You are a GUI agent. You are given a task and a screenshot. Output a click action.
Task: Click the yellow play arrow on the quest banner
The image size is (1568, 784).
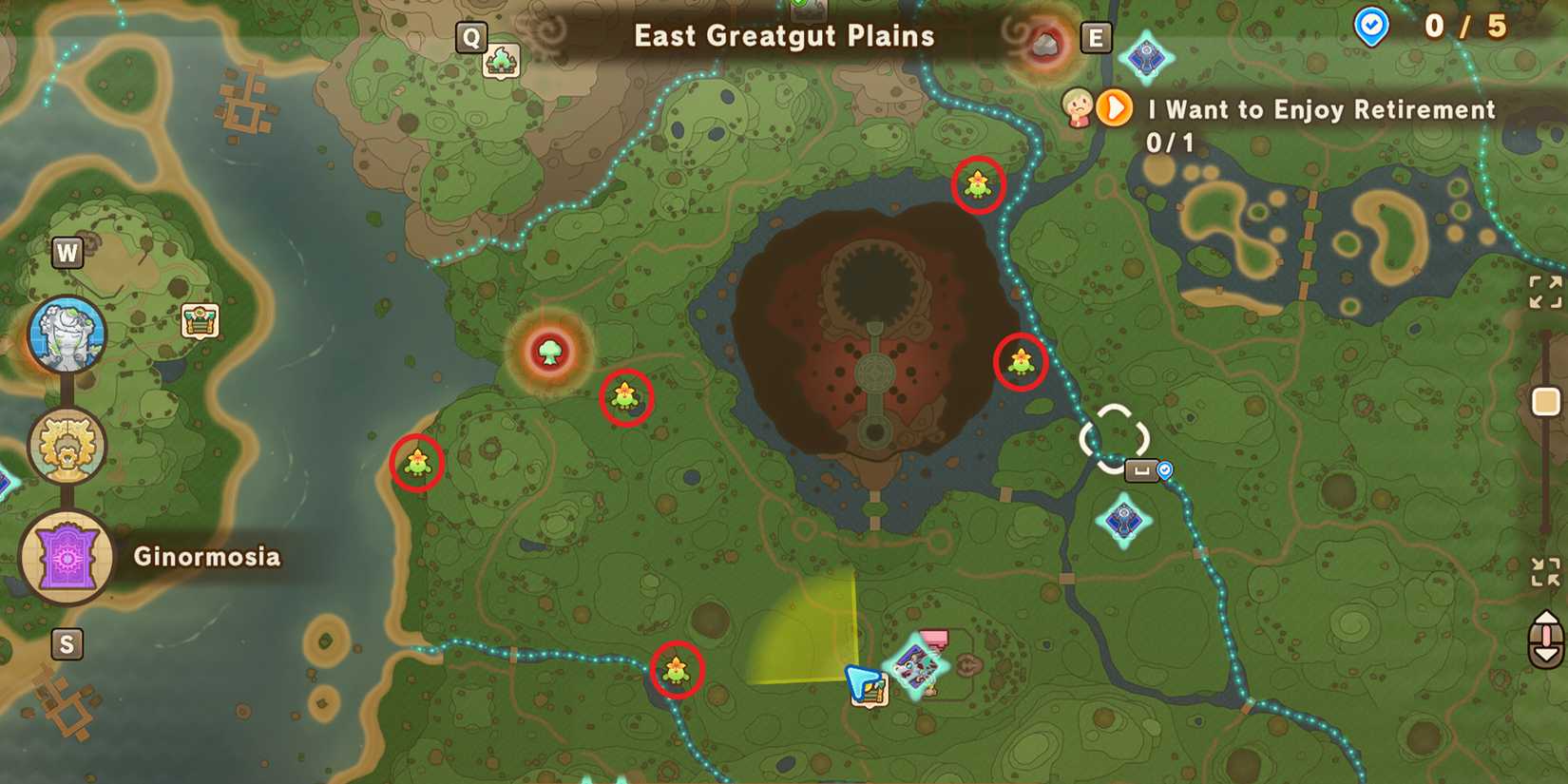(1113, 107)
